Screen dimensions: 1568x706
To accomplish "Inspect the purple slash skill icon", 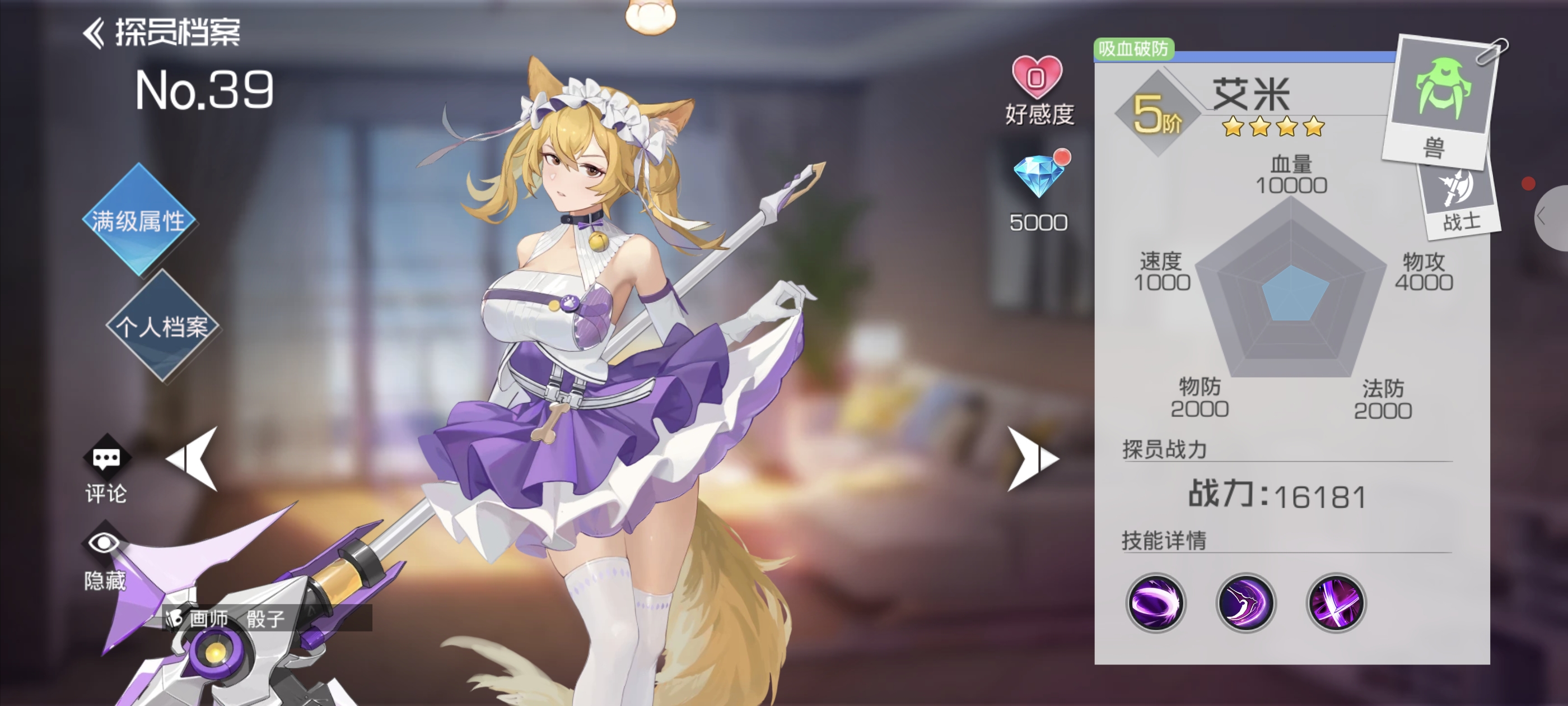I will (1245, 603).
